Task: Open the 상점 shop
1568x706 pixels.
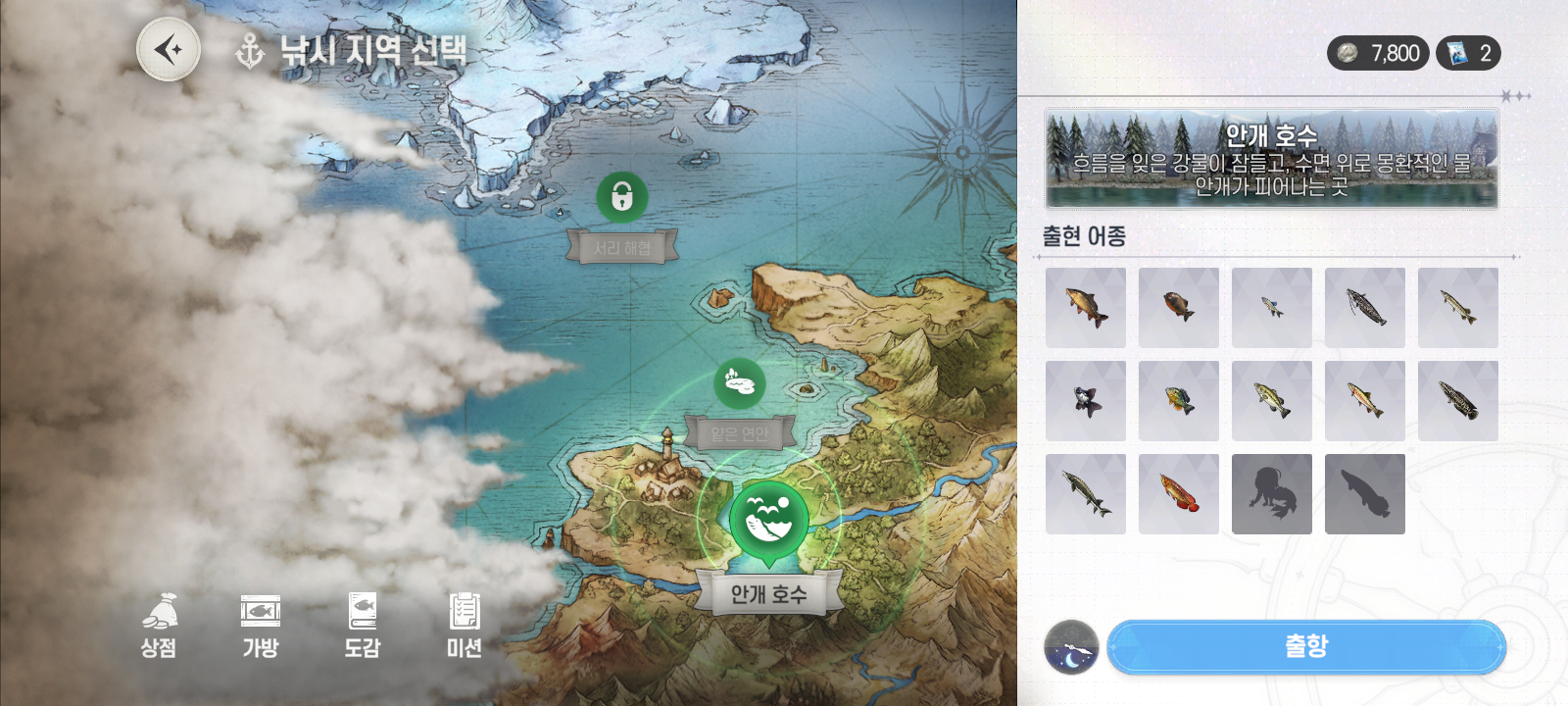Action: [159, 625]
